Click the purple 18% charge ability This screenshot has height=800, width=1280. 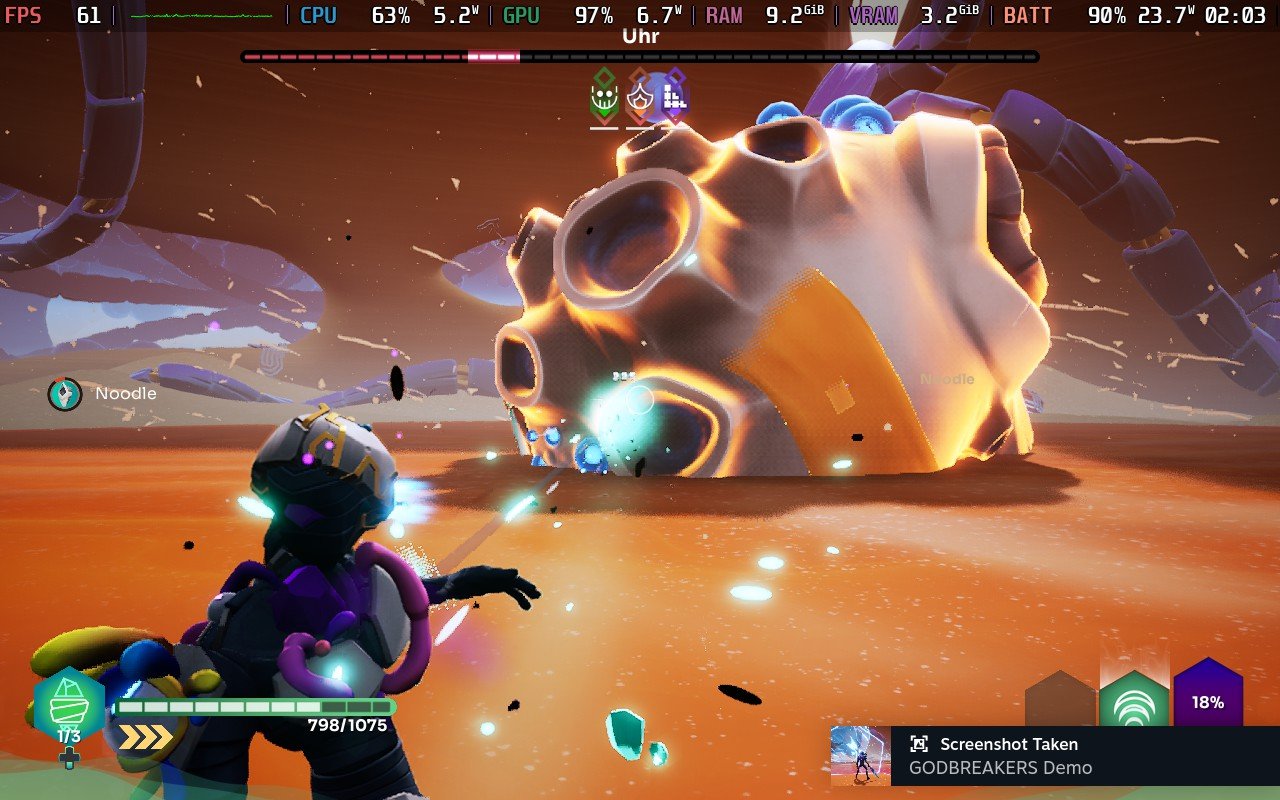(x=1208, y=698)
